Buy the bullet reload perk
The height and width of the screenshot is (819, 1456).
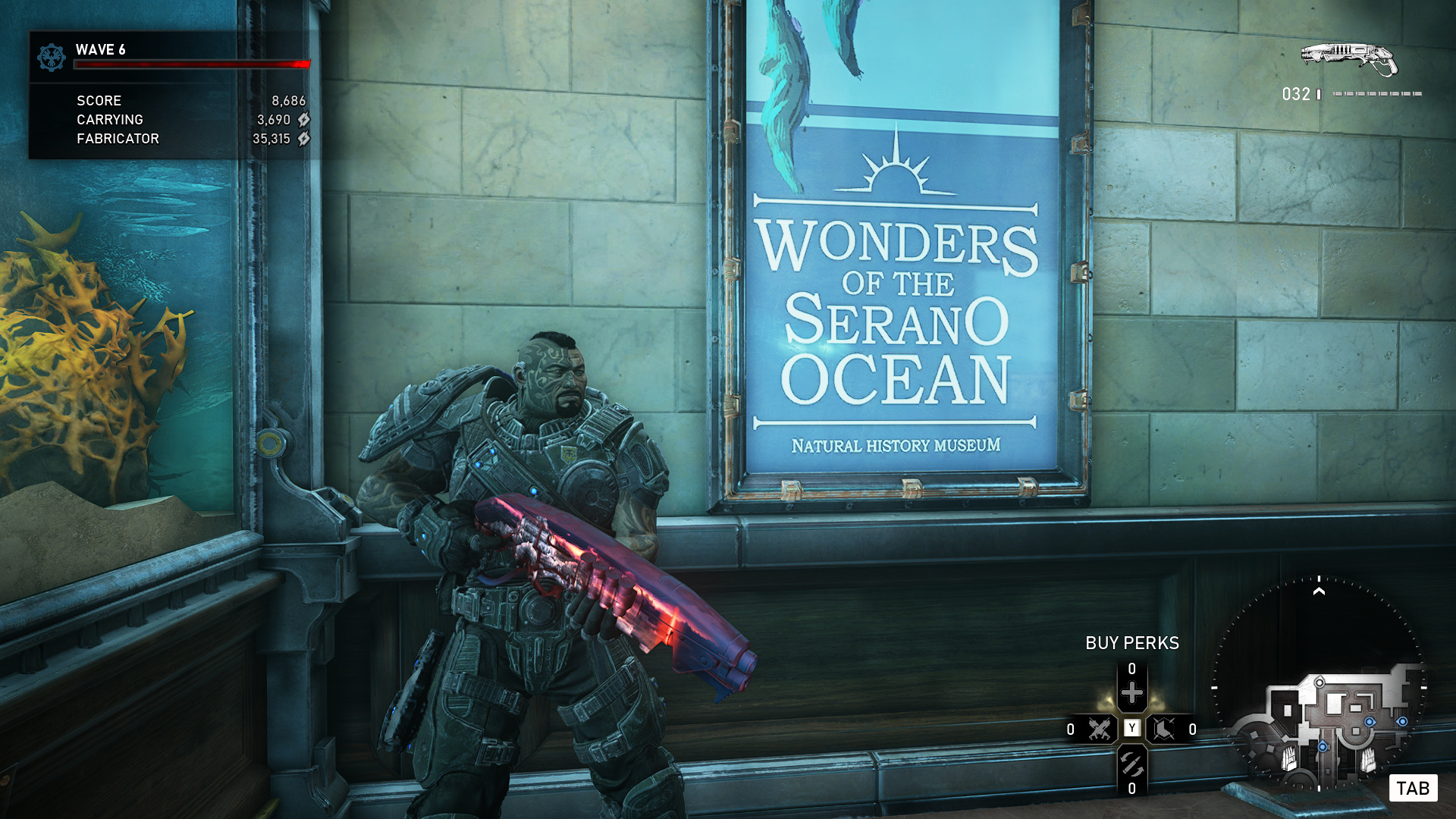[1131, 764]
